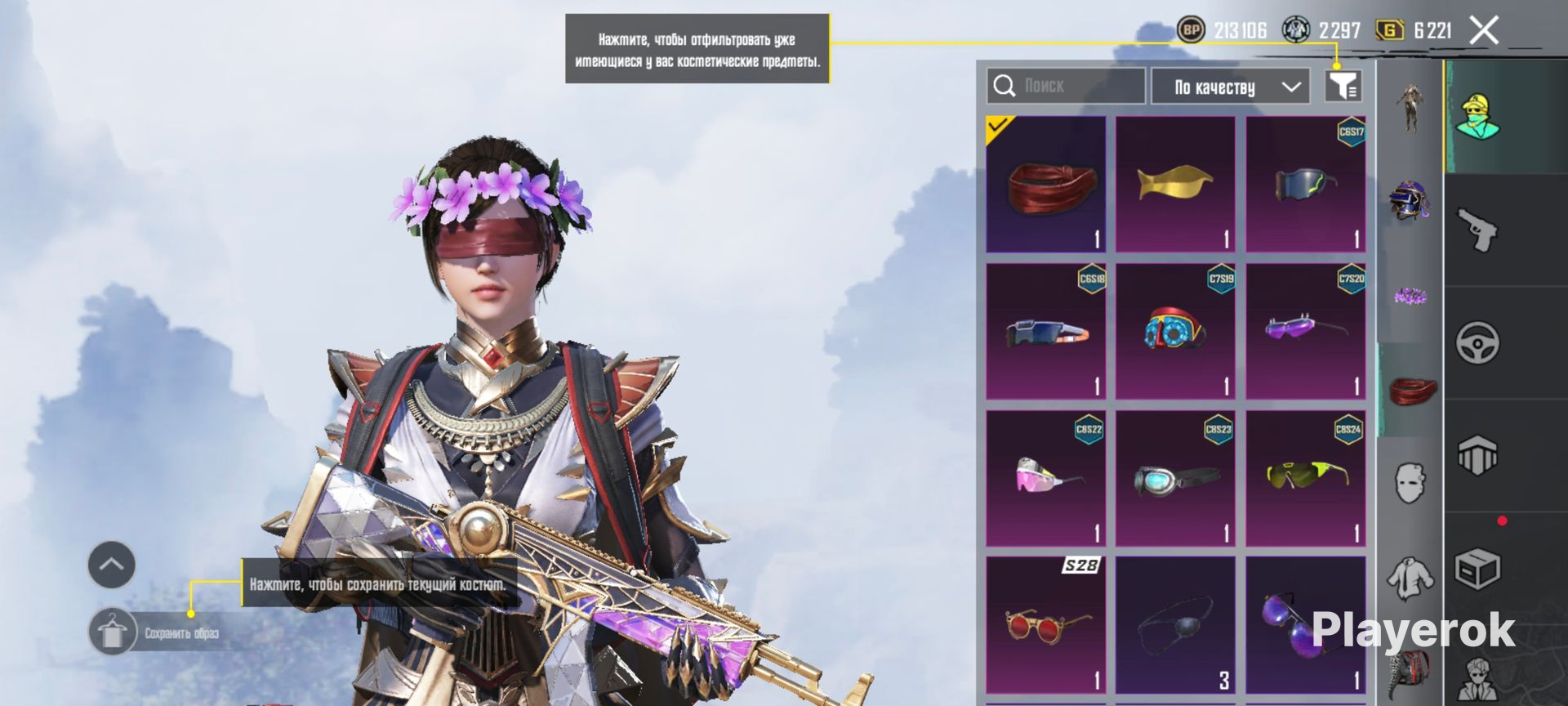Screen dimensions: 1568x706
Task: Pick the C7S19 red and blue goggle mask
Action: click(1175, 332)
